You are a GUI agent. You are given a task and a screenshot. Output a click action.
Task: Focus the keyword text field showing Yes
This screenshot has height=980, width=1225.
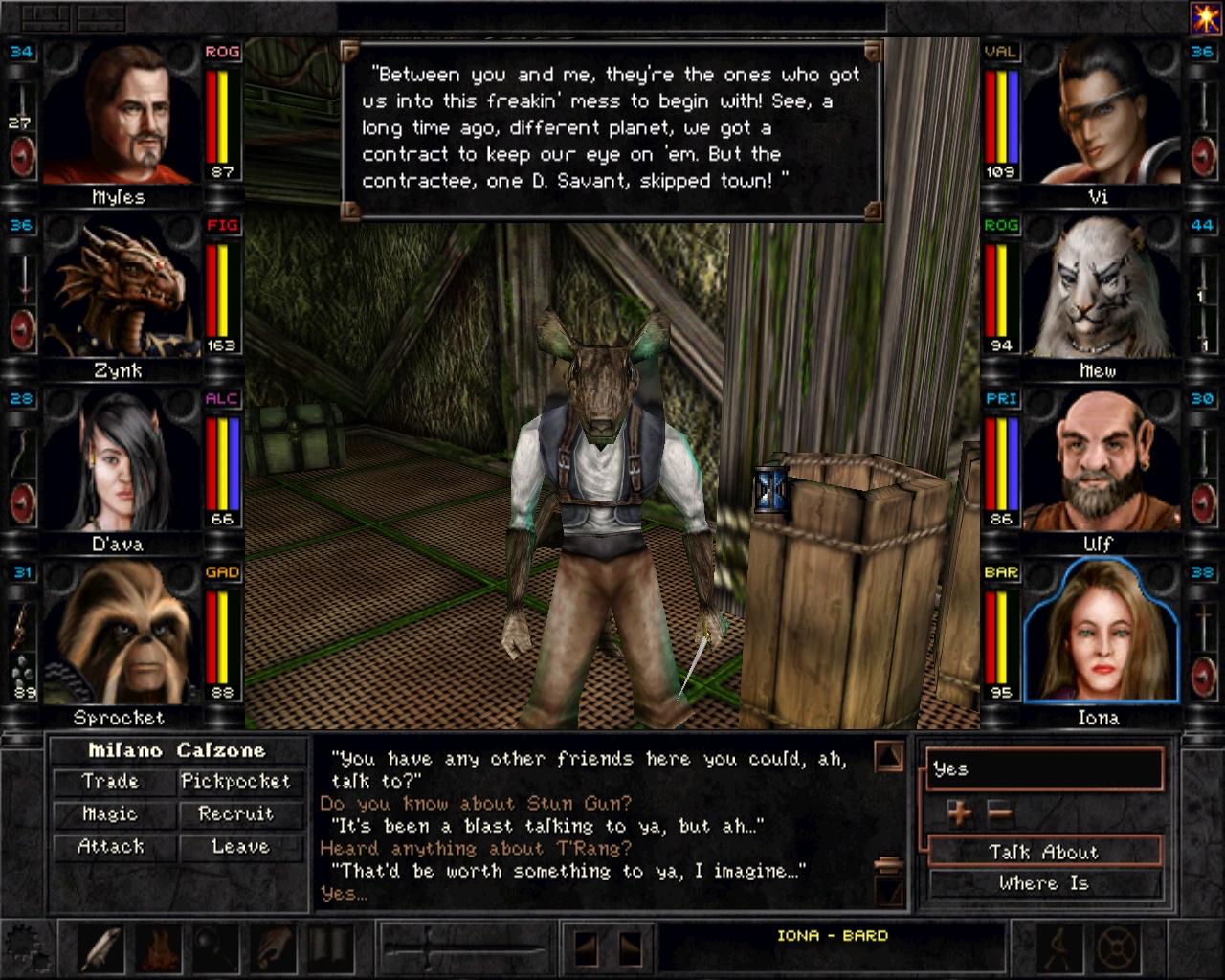pos(1043,769)
